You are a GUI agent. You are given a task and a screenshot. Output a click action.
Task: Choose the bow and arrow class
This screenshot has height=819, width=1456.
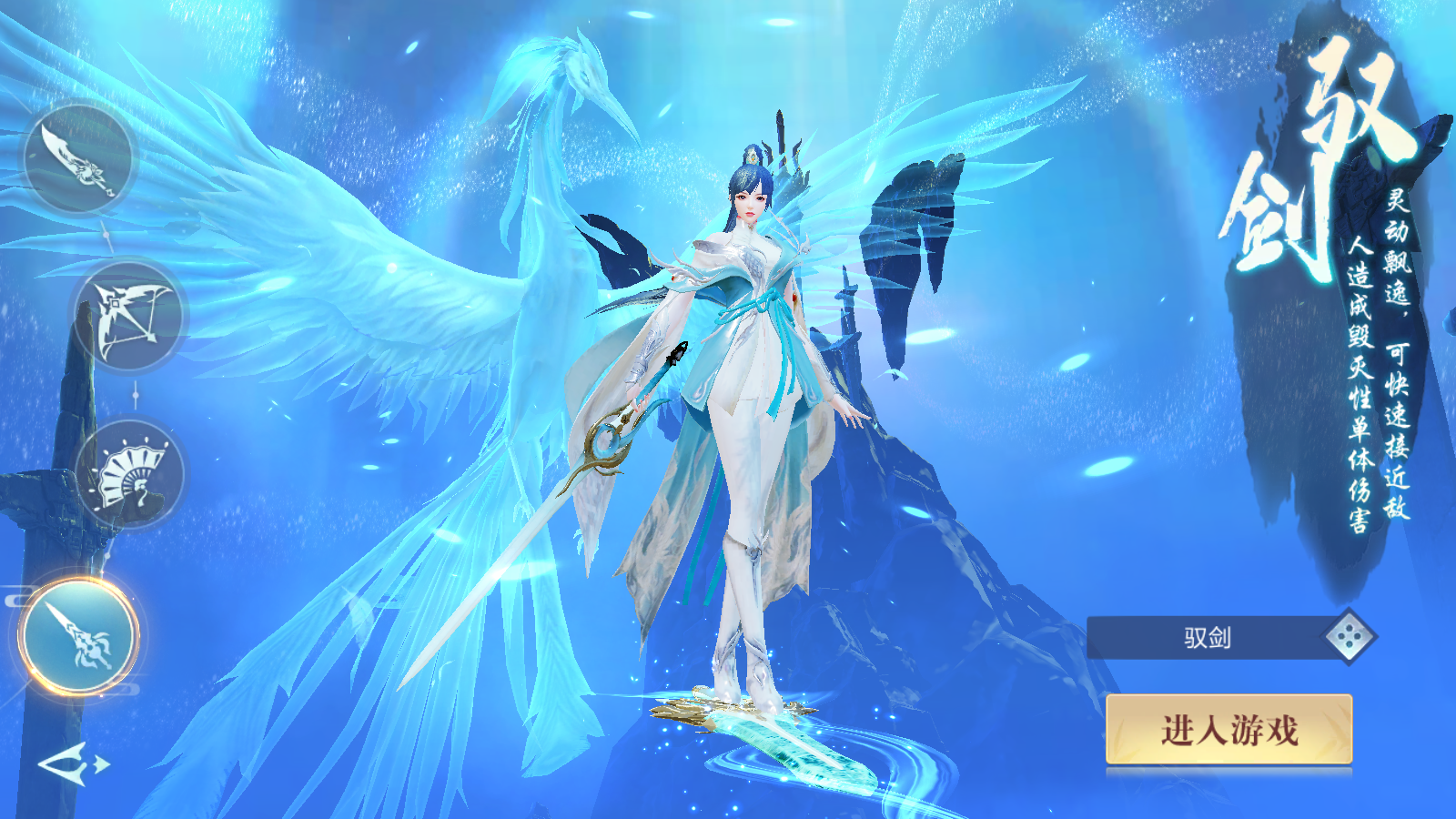point(131,315)
